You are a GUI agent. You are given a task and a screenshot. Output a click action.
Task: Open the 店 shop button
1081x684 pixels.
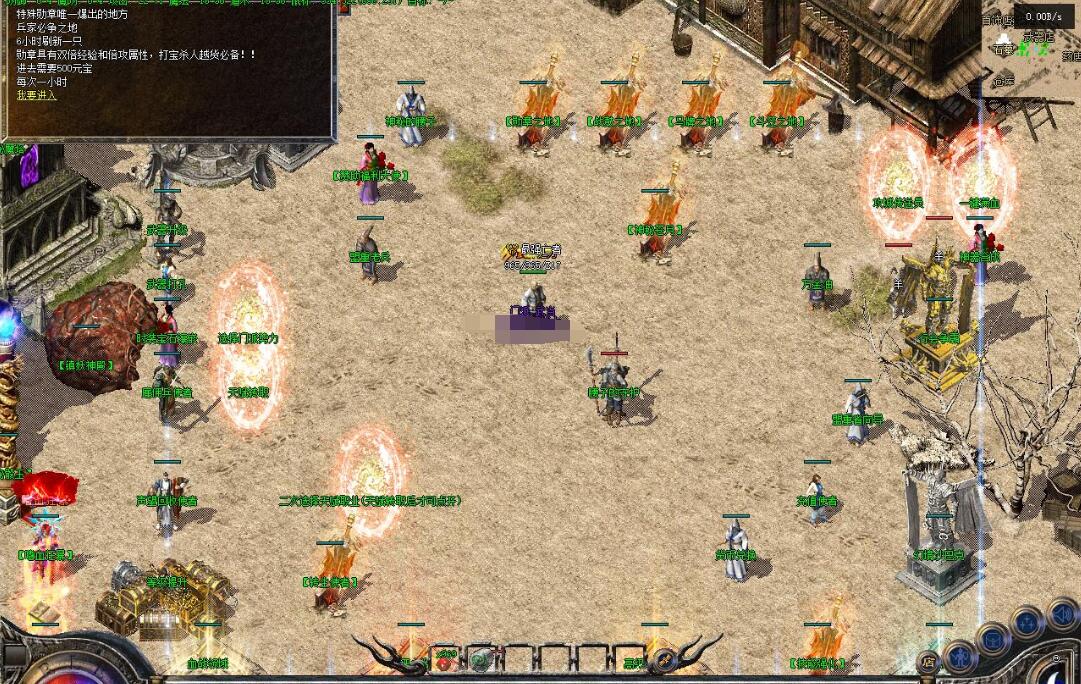pos(929,660)
